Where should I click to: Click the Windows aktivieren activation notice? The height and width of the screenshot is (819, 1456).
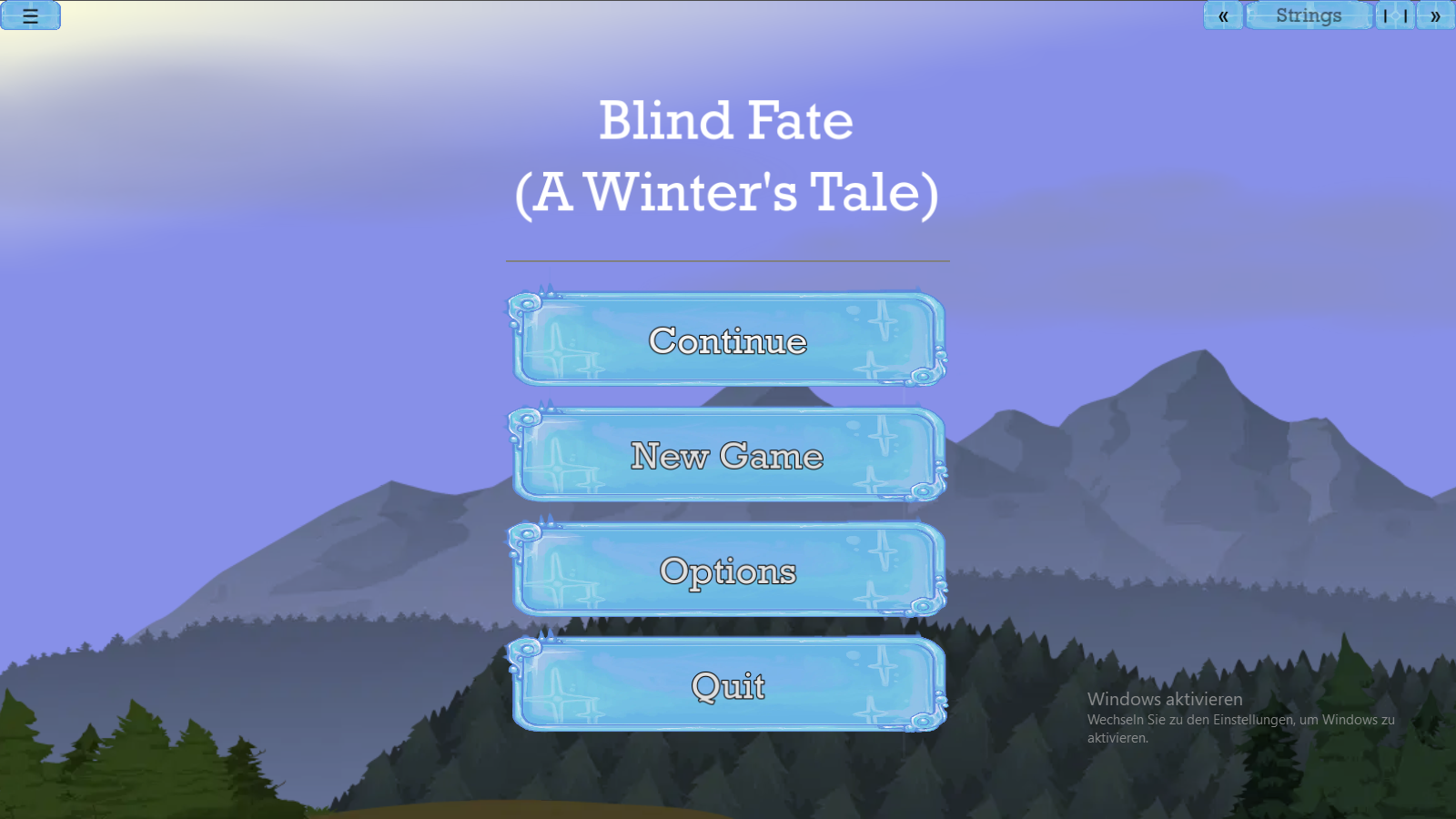pyautogui.click(x=1165, y=699)
